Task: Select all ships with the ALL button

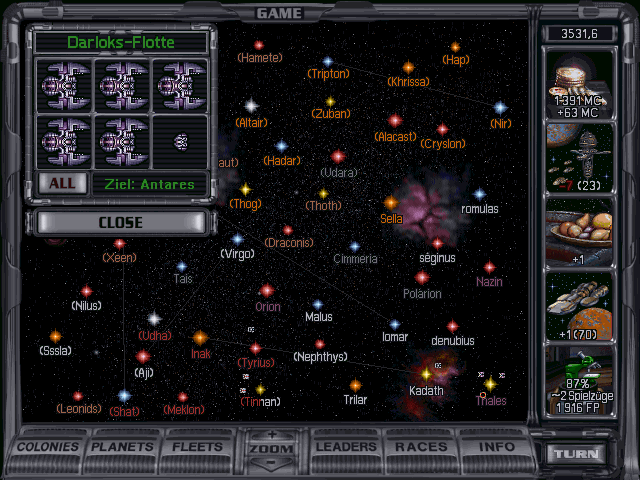Action: pos(61,183)
